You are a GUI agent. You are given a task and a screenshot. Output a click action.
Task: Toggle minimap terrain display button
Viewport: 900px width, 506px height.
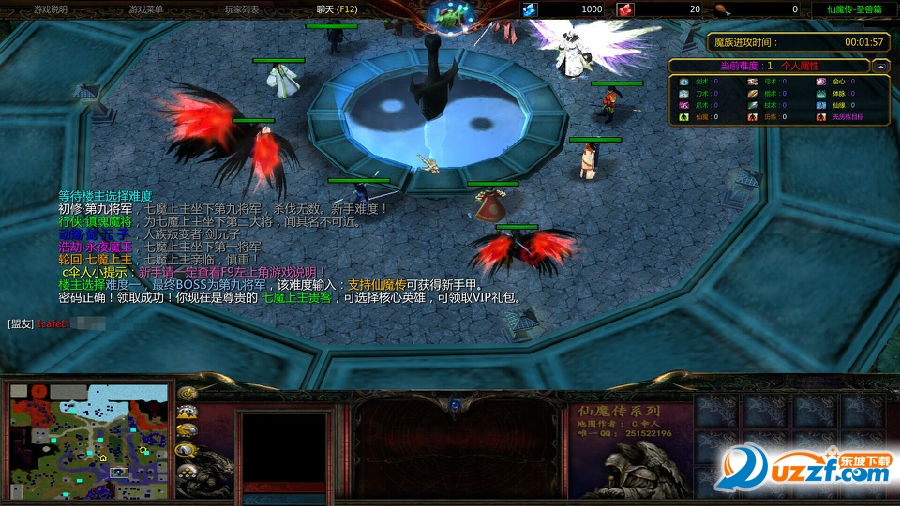[x=187, y=412]
